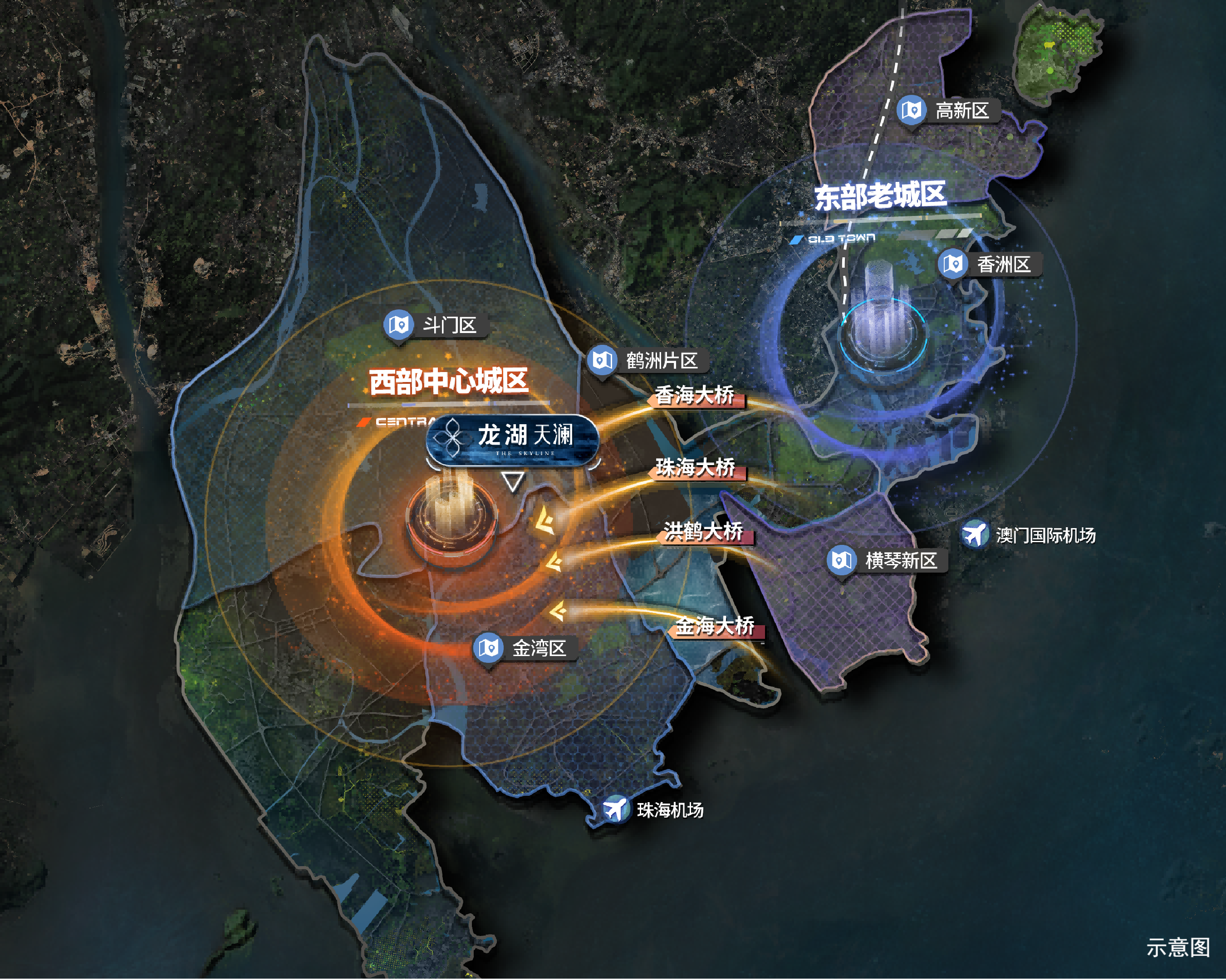The height and width of the screenshot is (980, 1226).
Task: Select the 珠海大桥 bridge label
Action: click(x=696, y=468)
